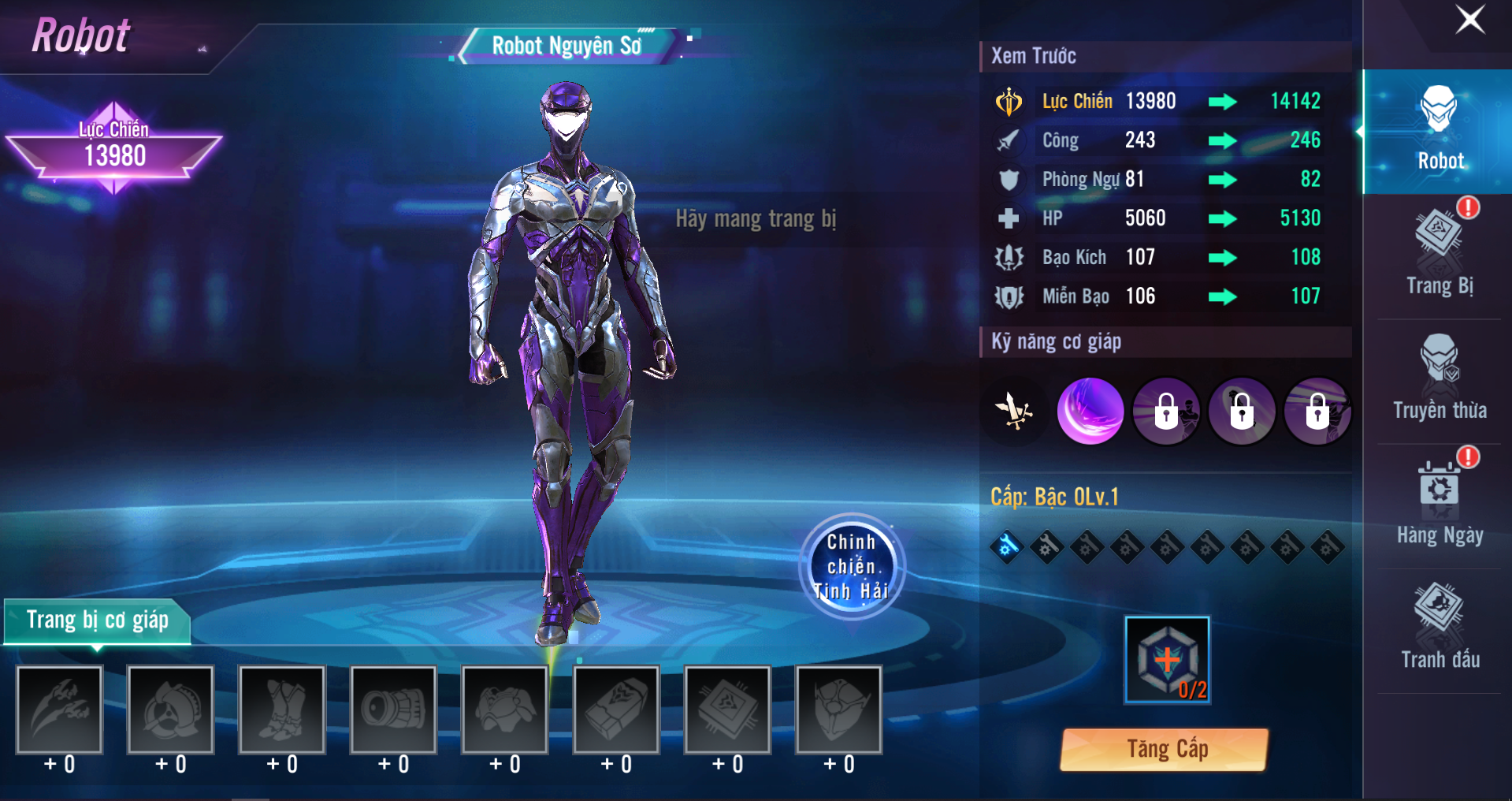Select the Truyền thừa tab

pyautogui.click(x=1440, y=379)
